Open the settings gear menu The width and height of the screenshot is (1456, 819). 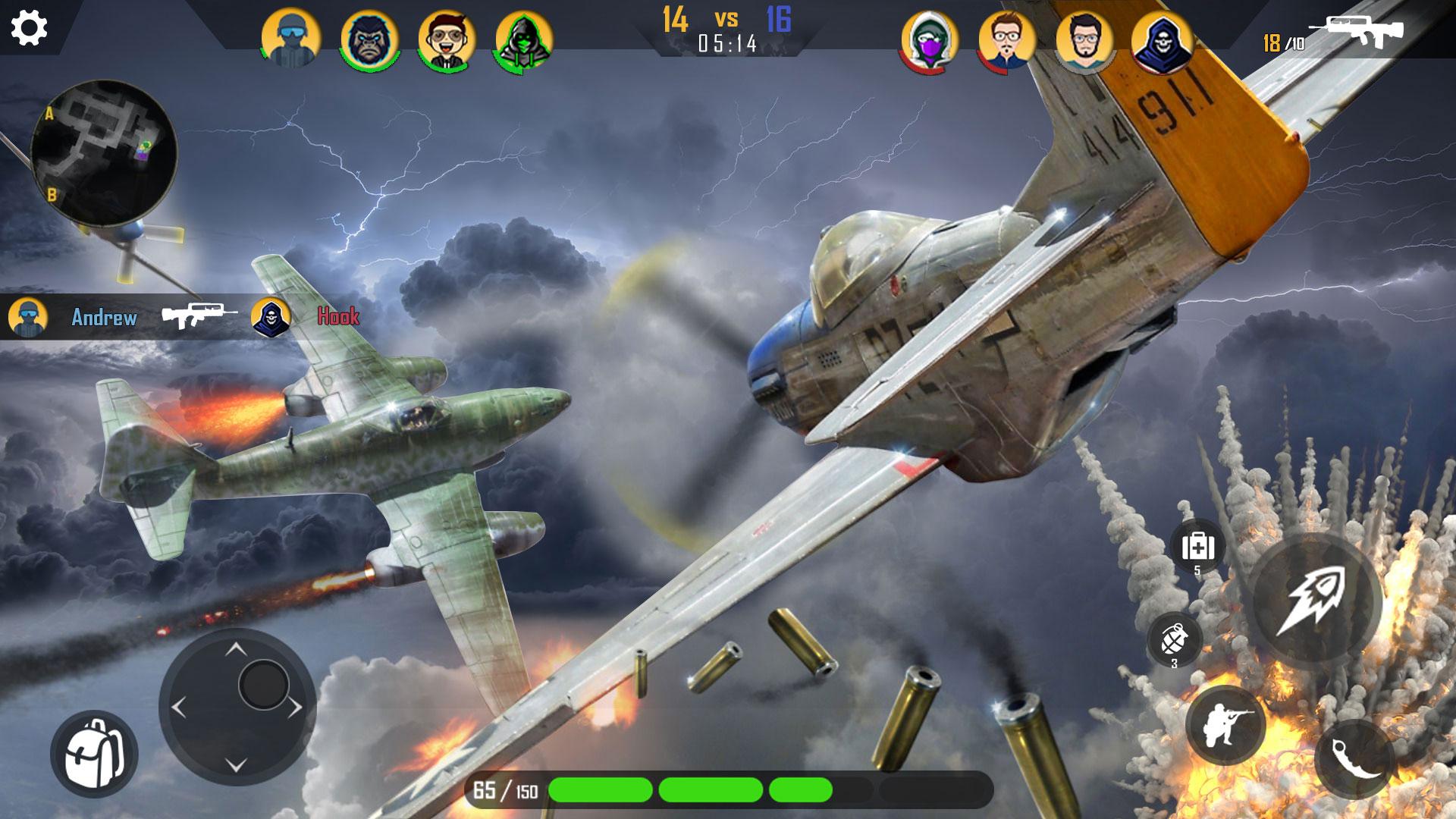(x=29, y=29)
